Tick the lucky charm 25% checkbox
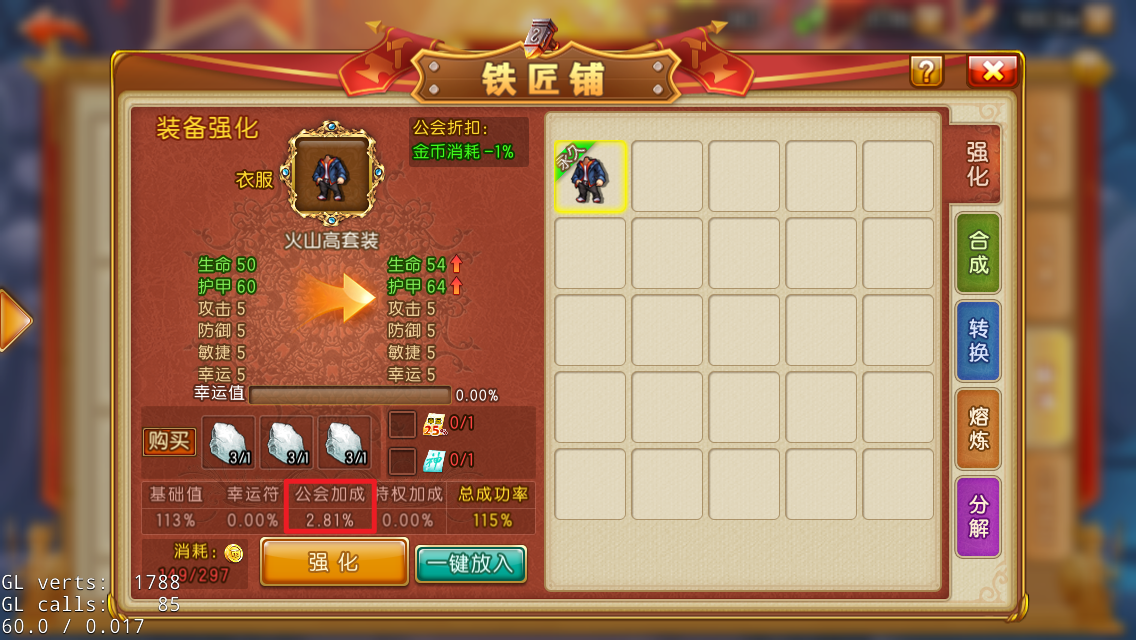 402,425
